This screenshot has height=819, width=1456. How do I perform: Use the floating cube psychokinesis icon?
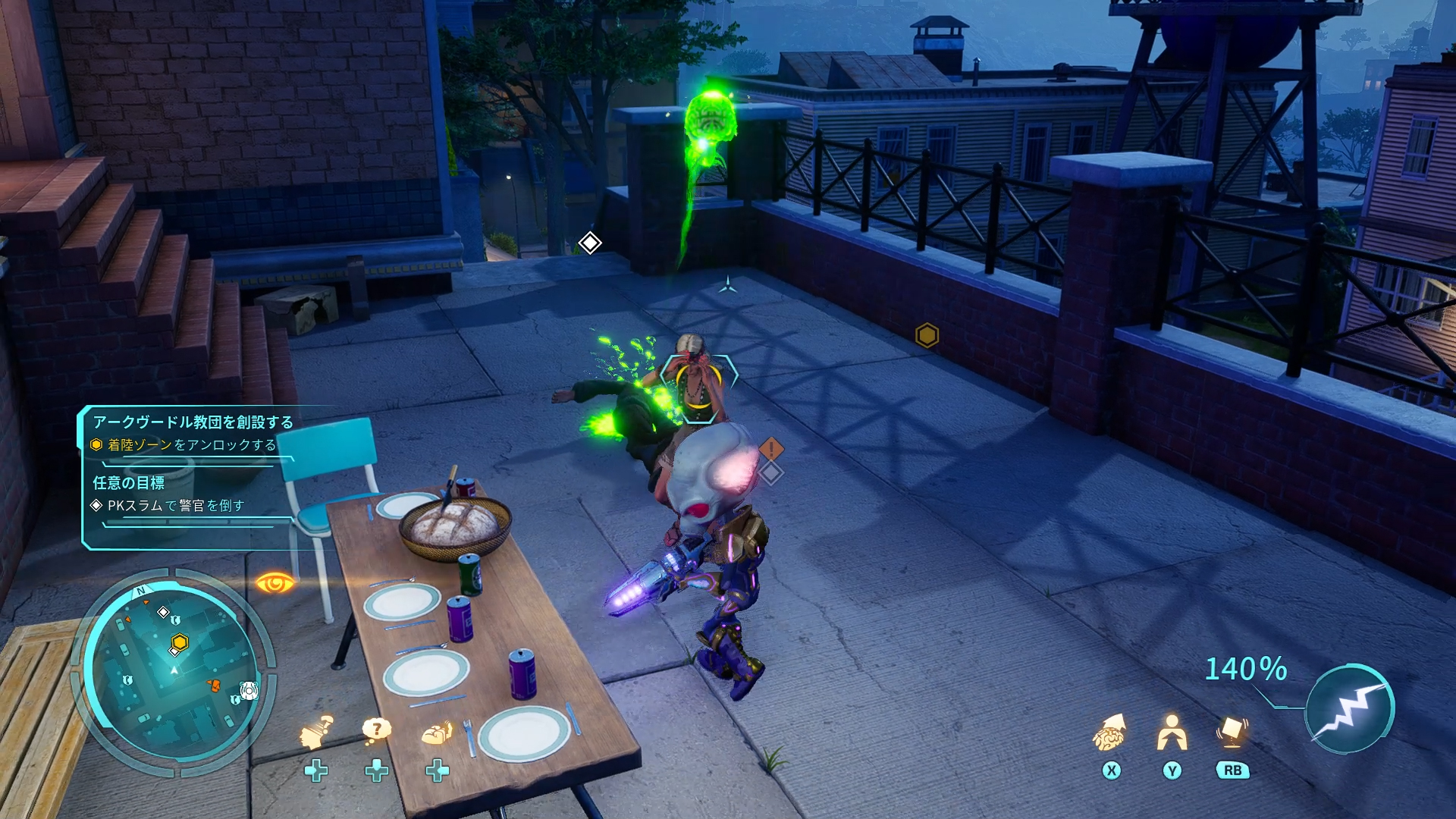(x=1232, y=731)
